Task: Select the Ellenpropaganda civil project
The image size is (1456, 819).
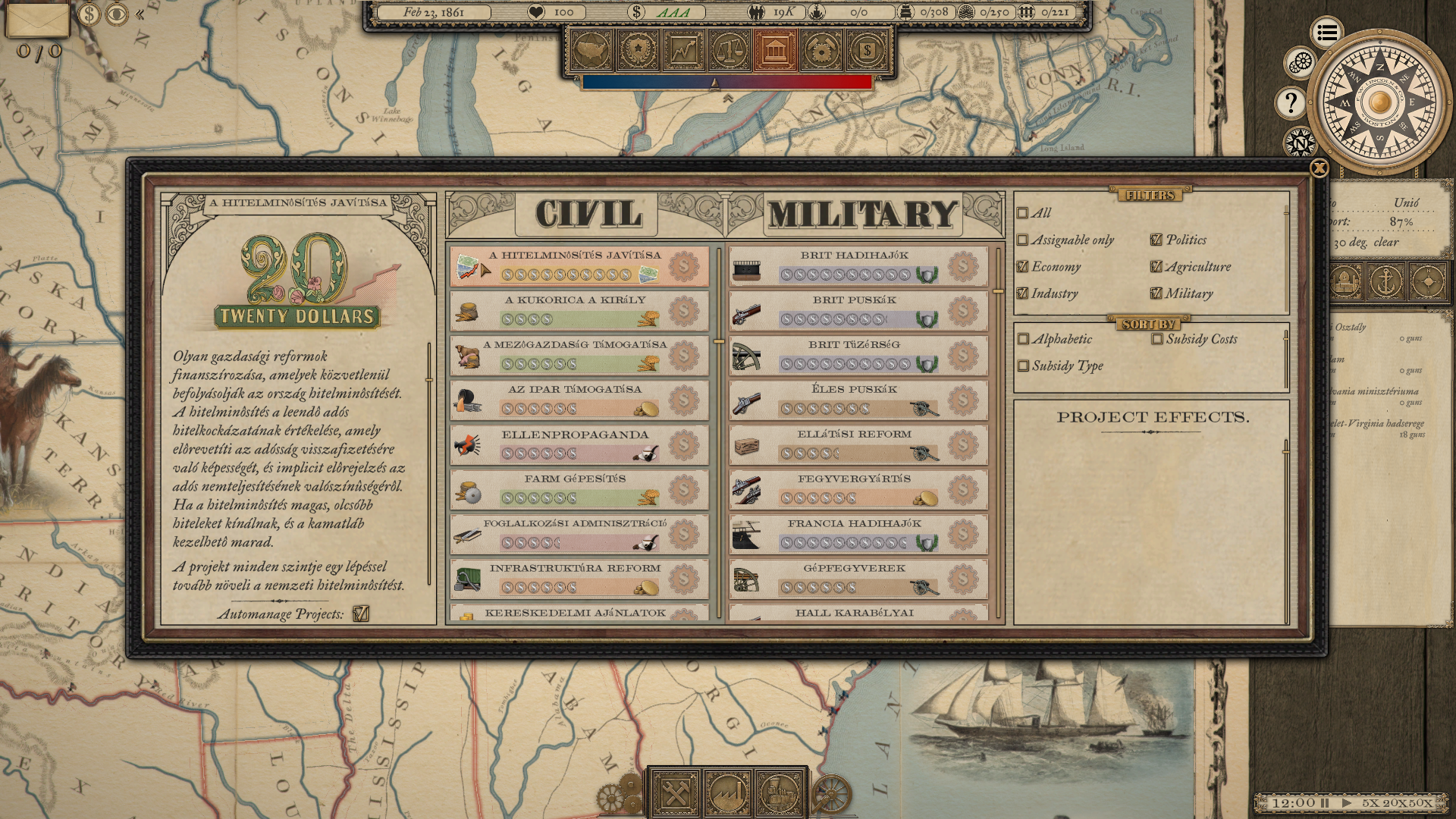Action: click(575, 444)
